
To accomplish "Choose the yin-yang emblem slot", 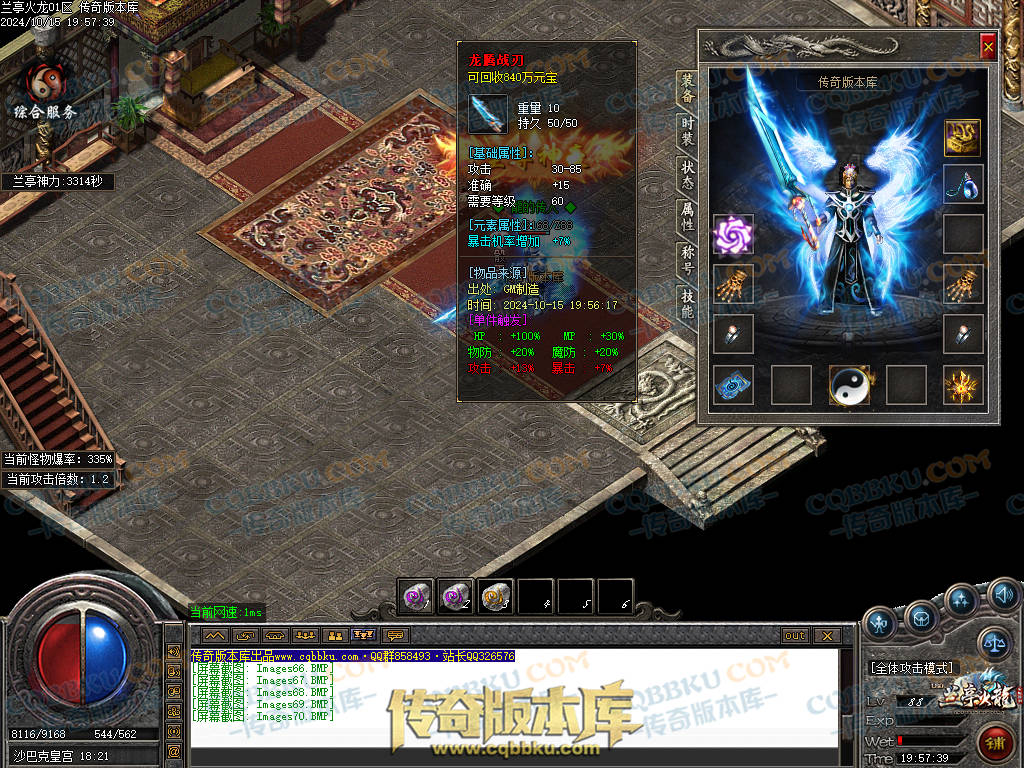I will pos(848,385).
